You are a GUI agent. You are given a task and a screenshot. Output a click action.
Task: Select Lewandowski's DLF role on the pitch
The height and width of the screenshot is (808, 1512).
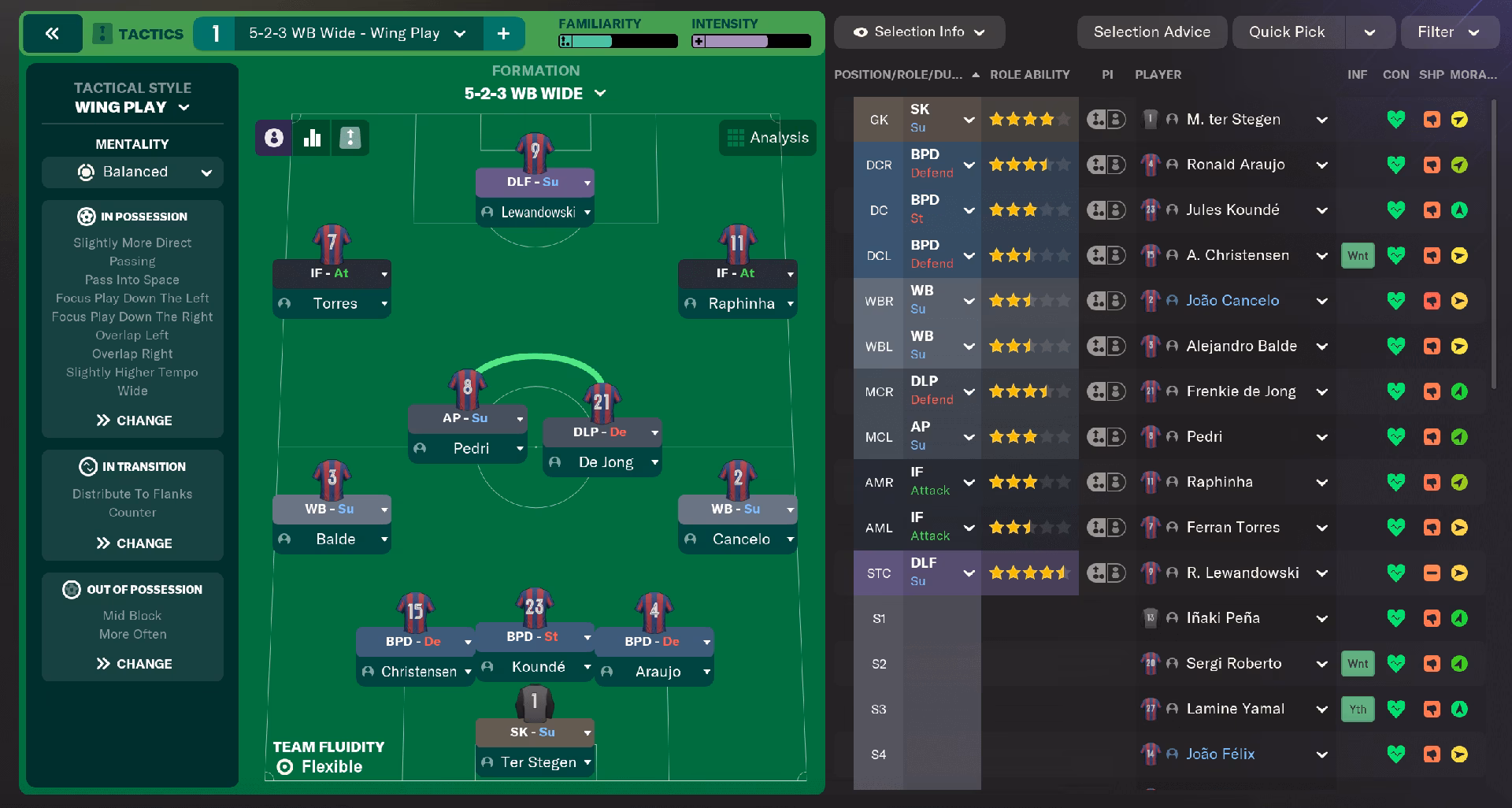point(532,182)
